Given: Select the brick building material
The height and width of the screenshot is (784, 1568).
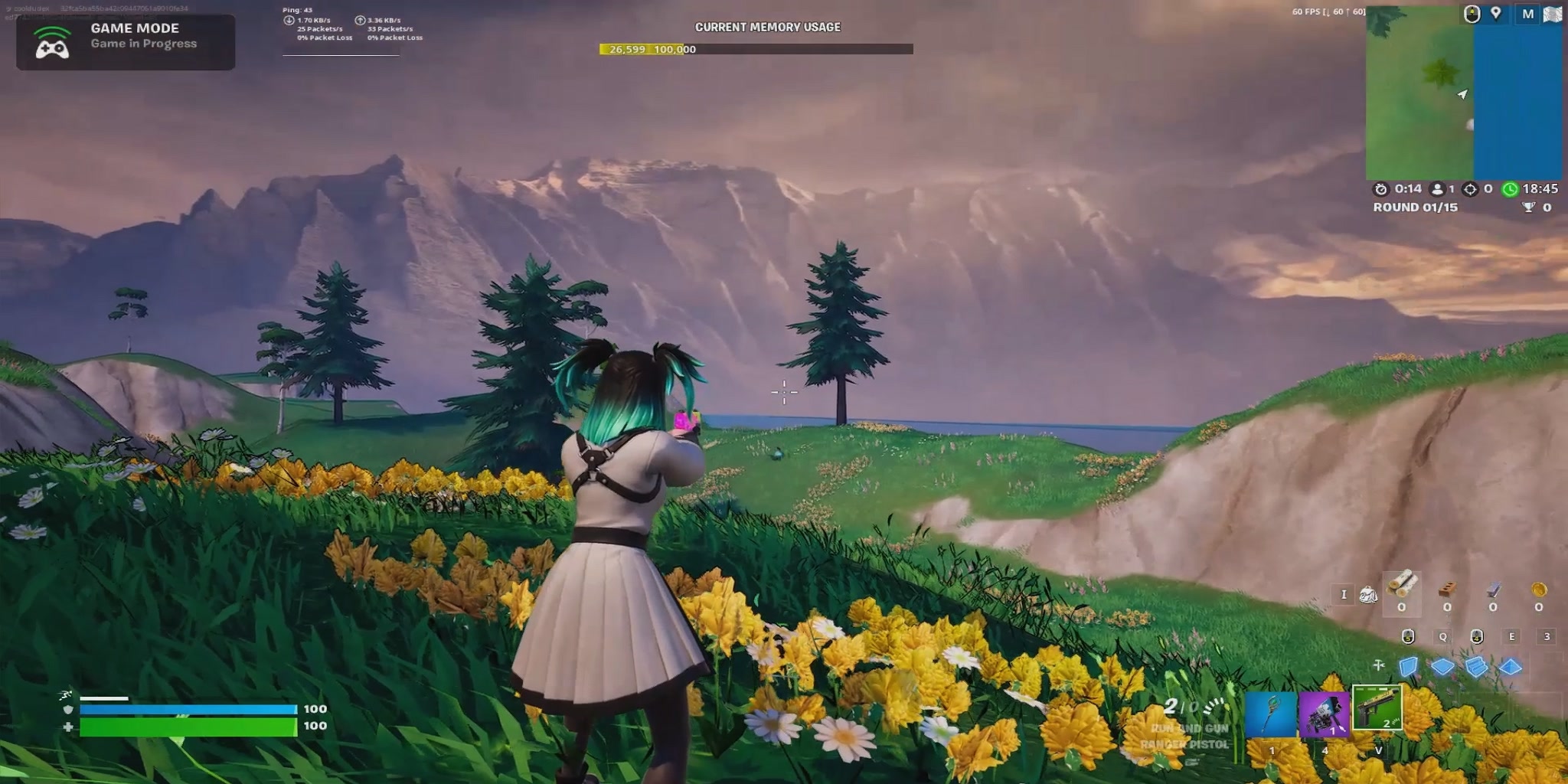Looking at the screenshot, I should [1446, 590].
